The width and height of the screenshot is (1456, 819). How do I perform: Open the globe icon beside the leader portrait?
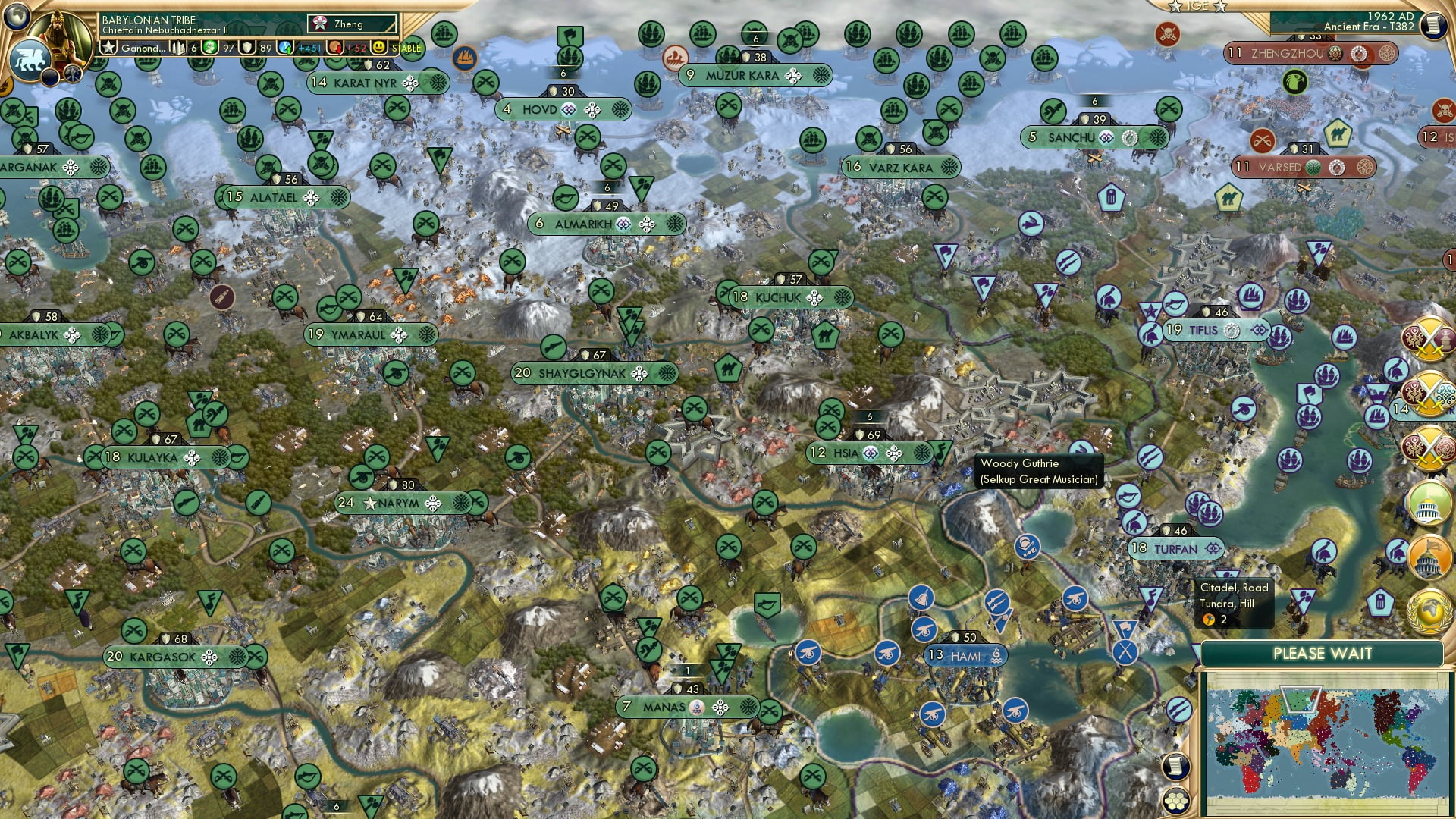point(17,14)
